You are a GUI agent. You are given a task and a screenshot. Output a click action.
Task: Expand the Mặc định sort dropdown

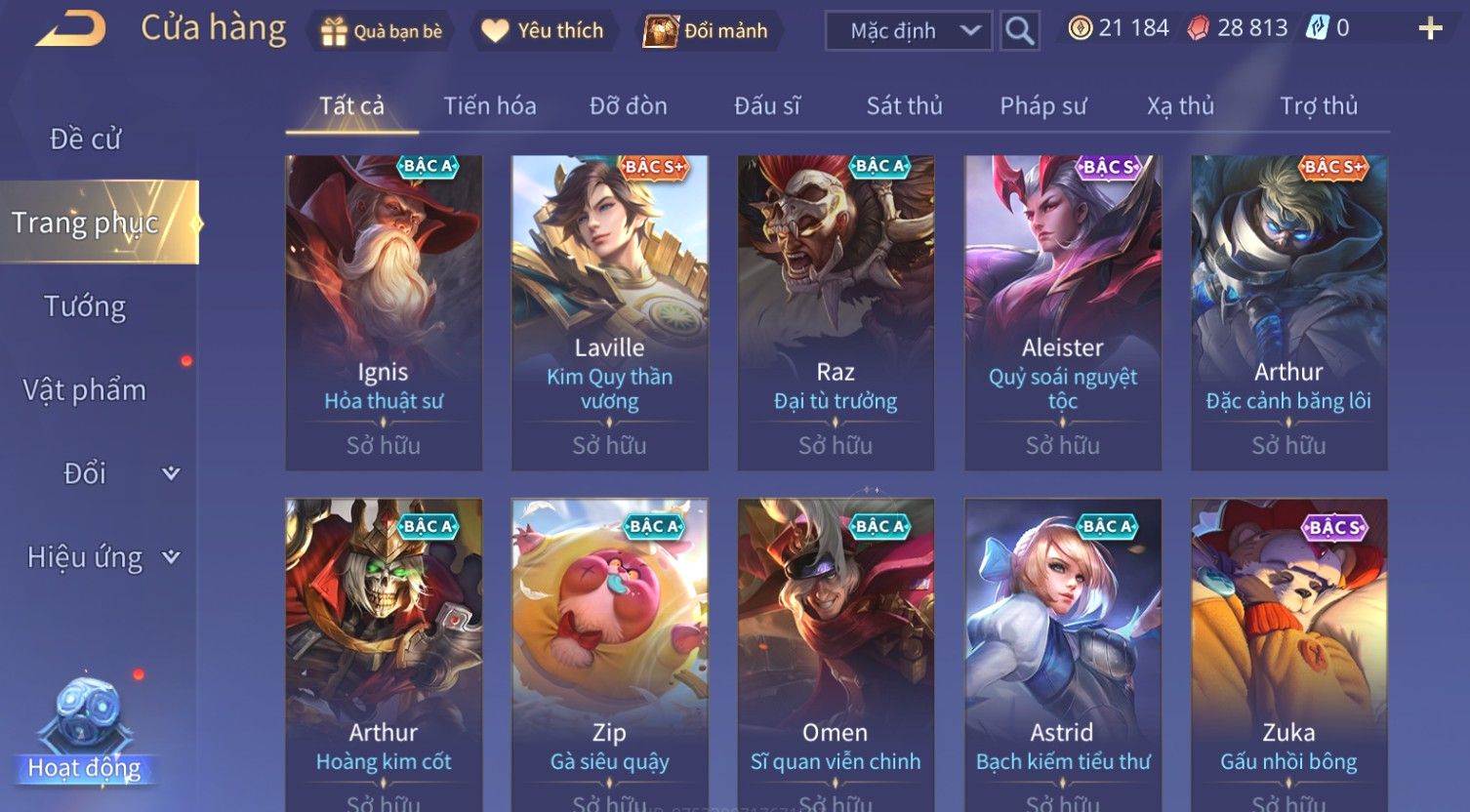tap(908, 31)
